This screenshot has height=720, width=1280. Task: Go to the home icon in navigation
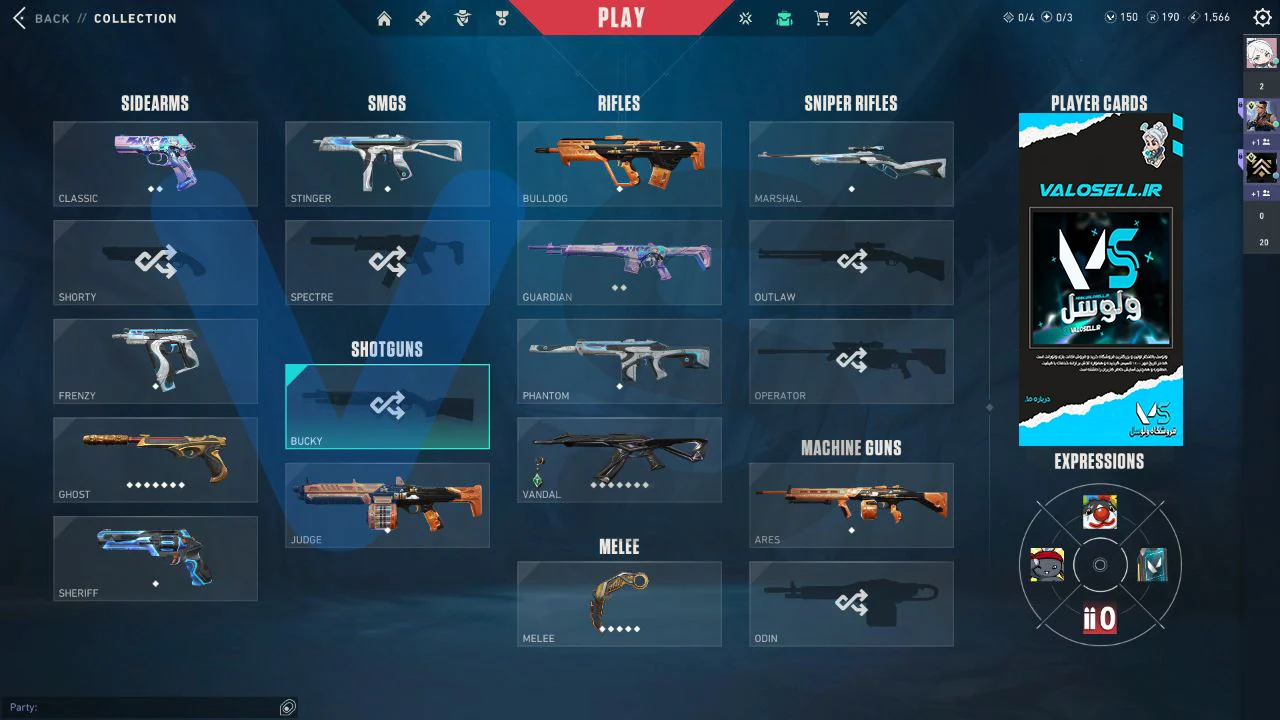click(384, 18)
